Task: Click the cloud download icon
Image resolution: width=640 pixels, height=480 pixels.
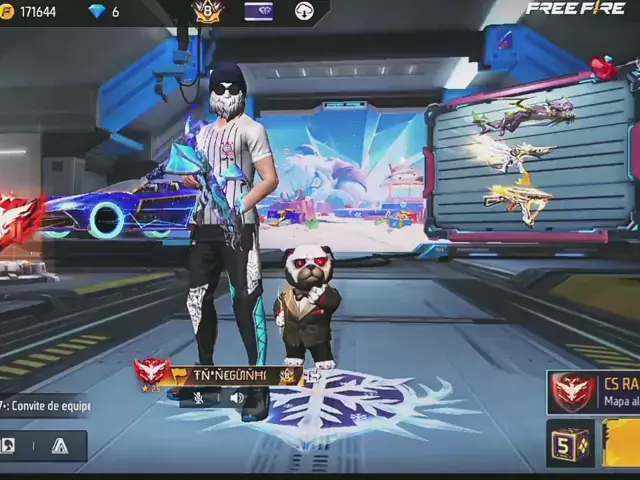Action: (x=305, y=12)
